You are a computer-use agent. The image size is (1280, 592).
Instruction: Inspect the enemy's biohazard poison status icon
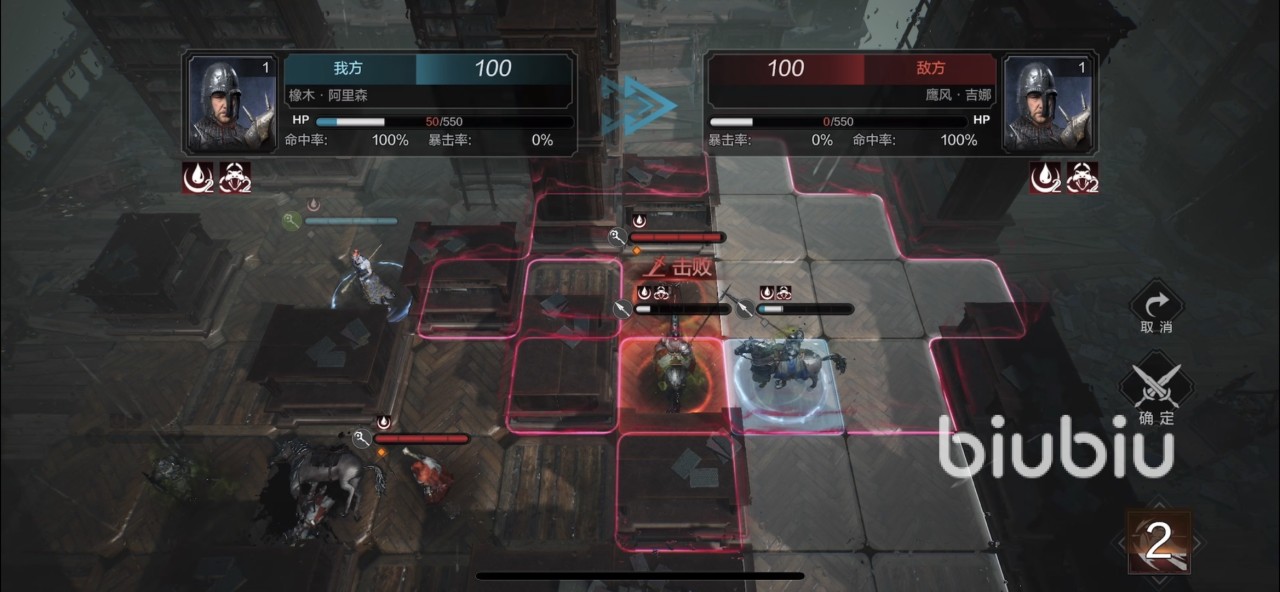(1083, 177)
